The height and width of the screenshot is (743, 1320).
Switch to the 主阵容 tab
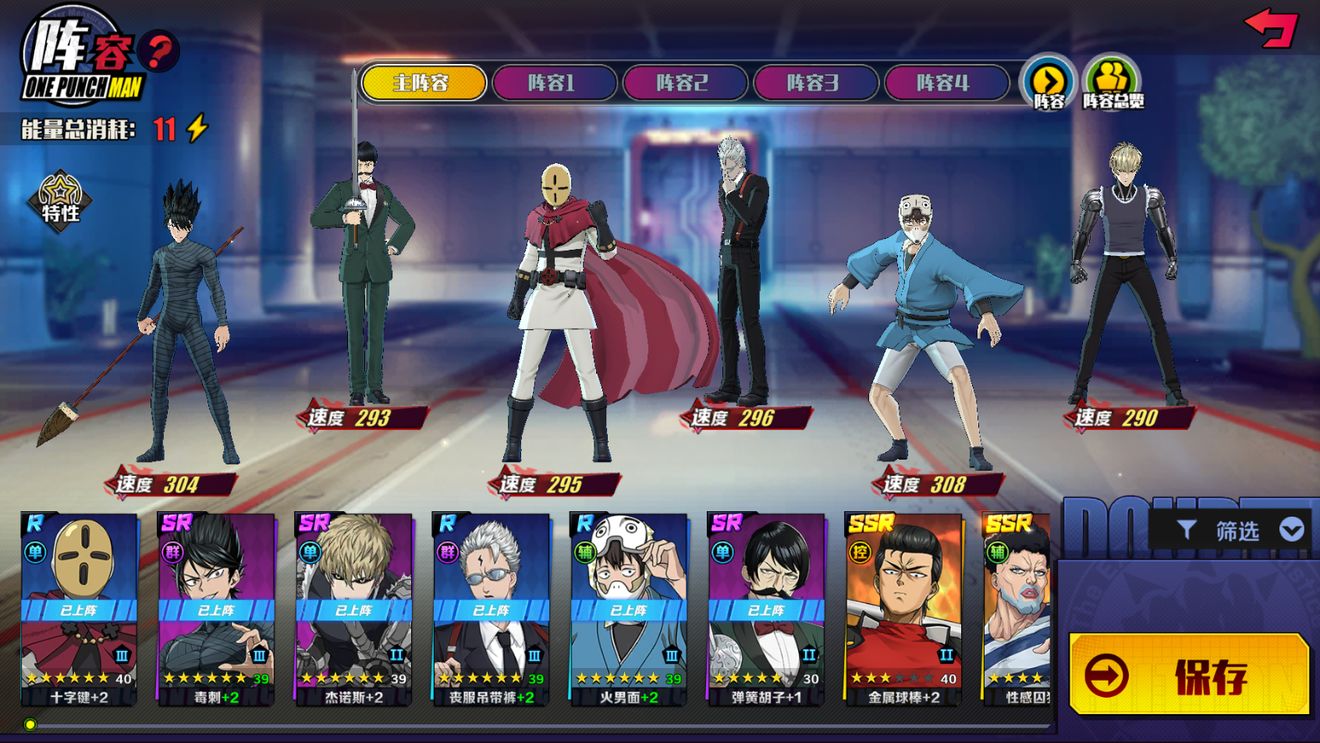(423, 83)
